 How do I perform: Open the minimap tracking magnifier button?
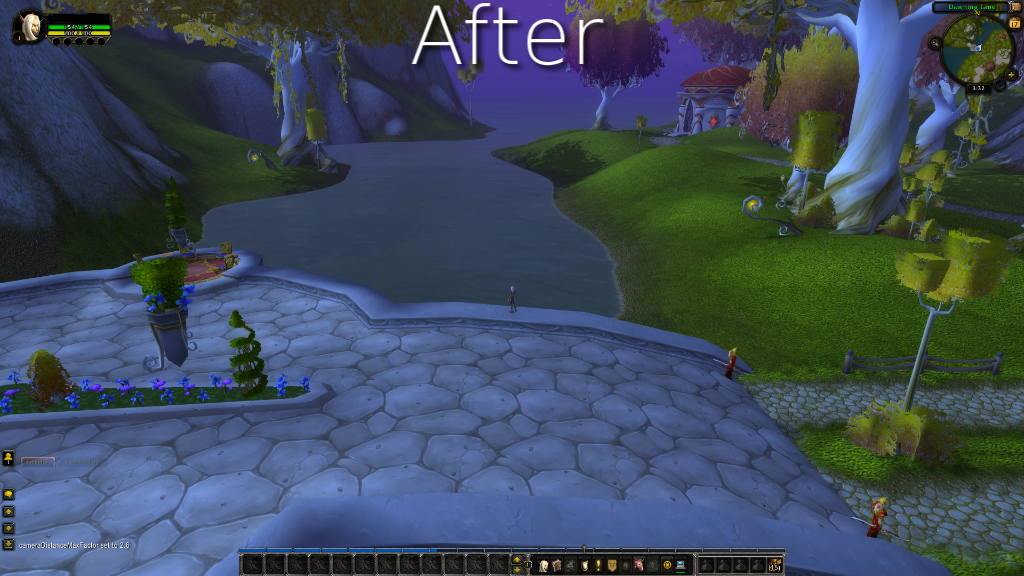934,43
